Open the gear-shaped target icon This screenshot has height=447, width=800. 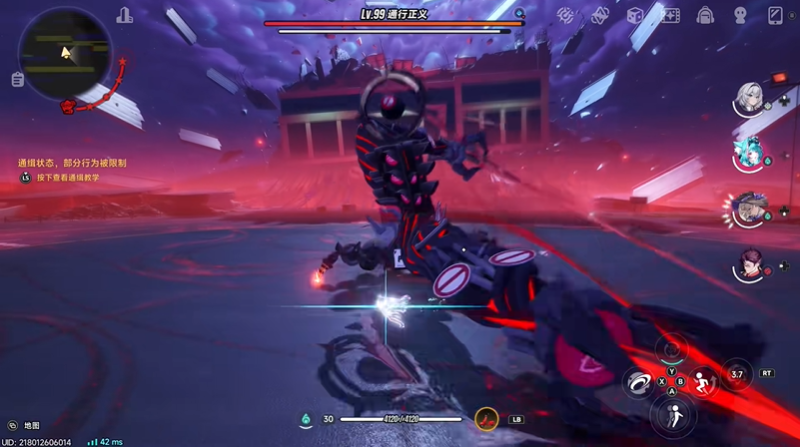565,15
